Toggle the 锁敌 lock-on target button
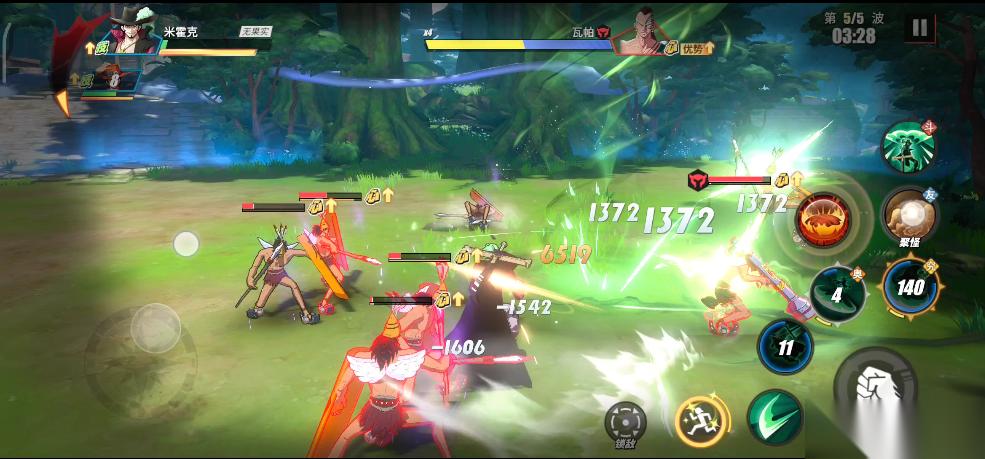The width and height of the screenshot is (985, 459). (x=626, y=422)
